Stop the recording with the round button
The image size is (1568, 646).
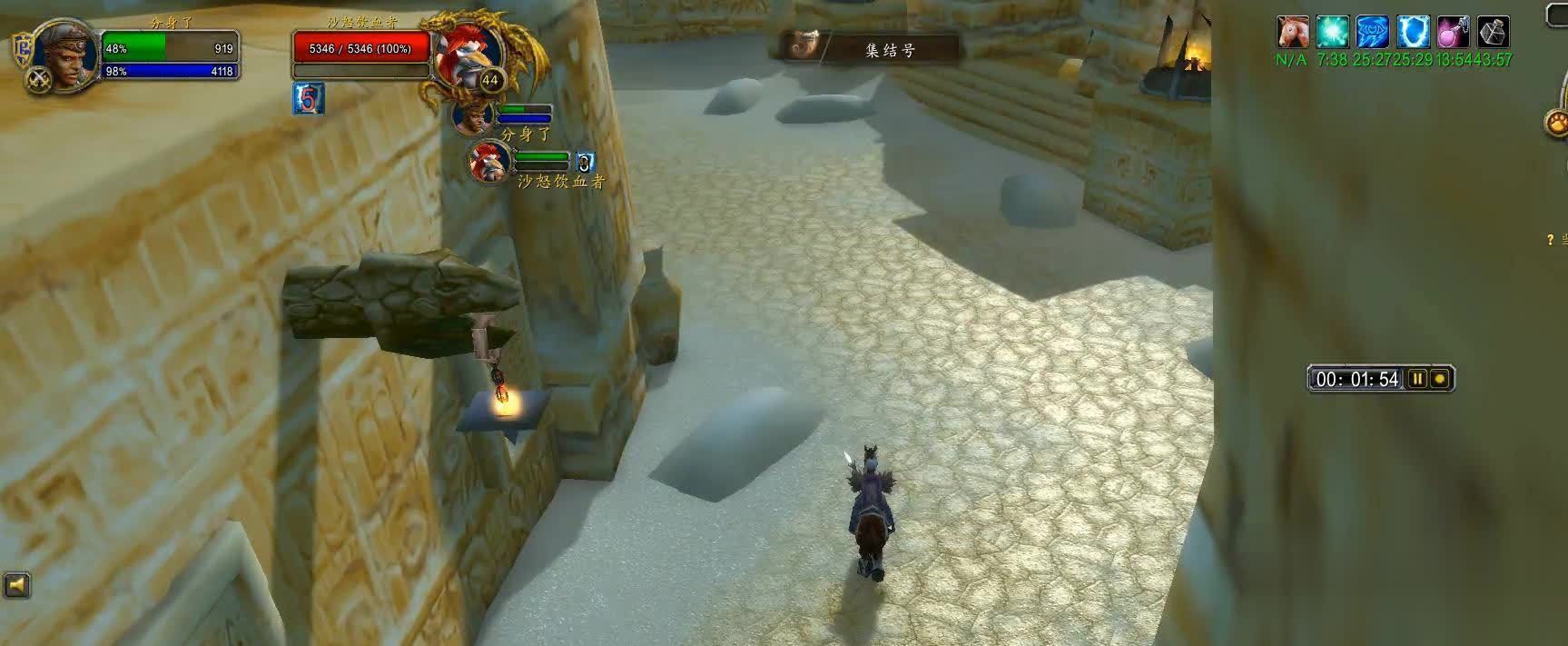tap(1439, 379)
